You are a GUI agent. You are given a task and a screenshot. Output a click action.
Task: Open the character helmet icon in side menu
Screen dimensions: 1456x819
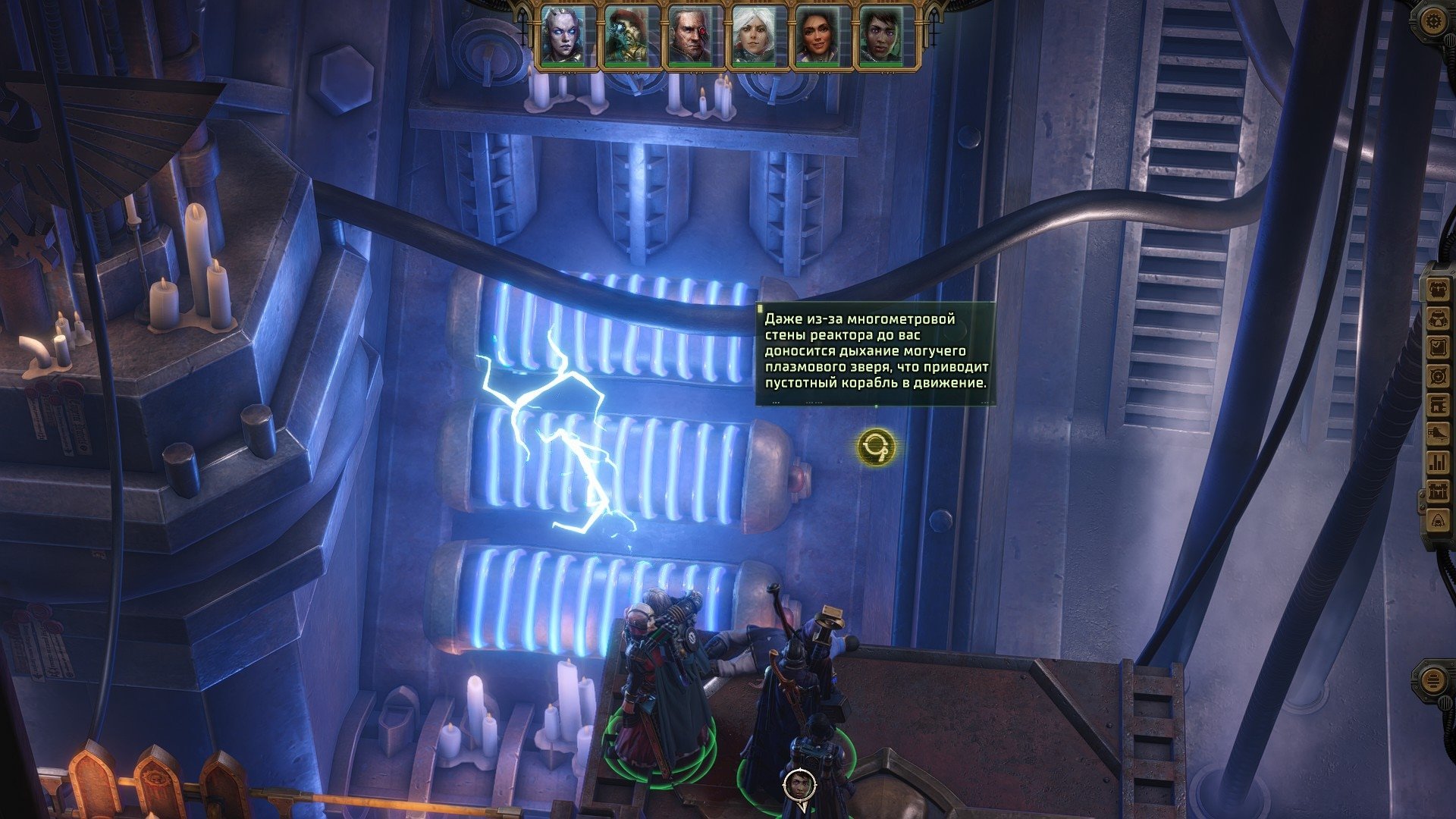pyautogui.click(x=1438, y=319)
